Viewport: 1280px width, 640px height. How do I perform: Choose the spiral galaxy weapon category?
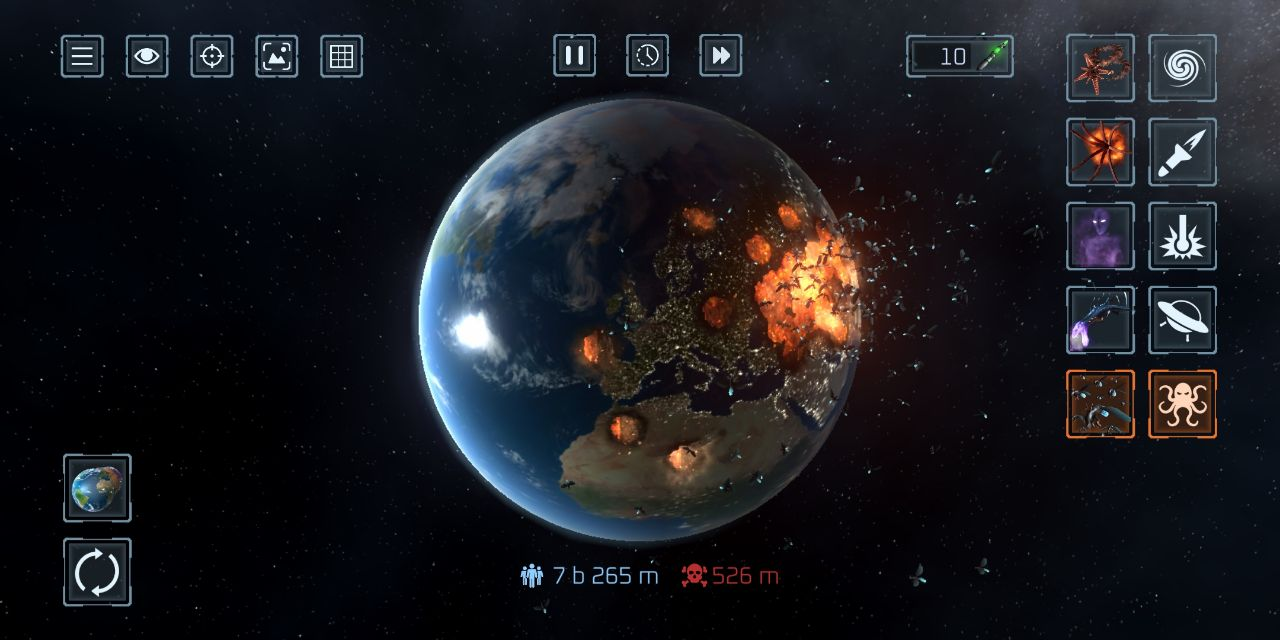tap(1183, 68)
